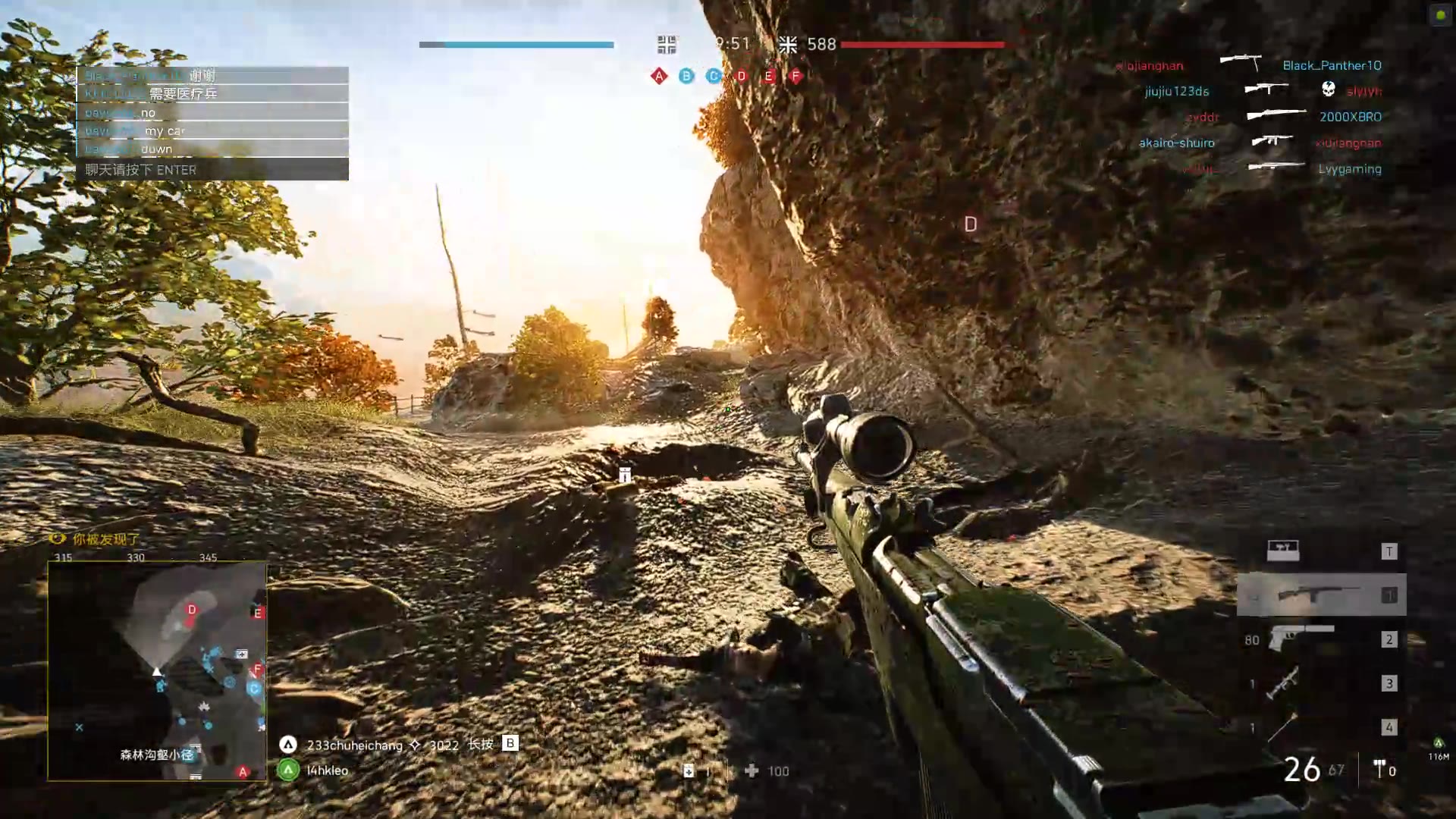Image resolution: width=1456 pixels, height=819 pixels.
Task: Click the 2000XBRO entry in the kill feed
Action: (x=1350, y=117)
